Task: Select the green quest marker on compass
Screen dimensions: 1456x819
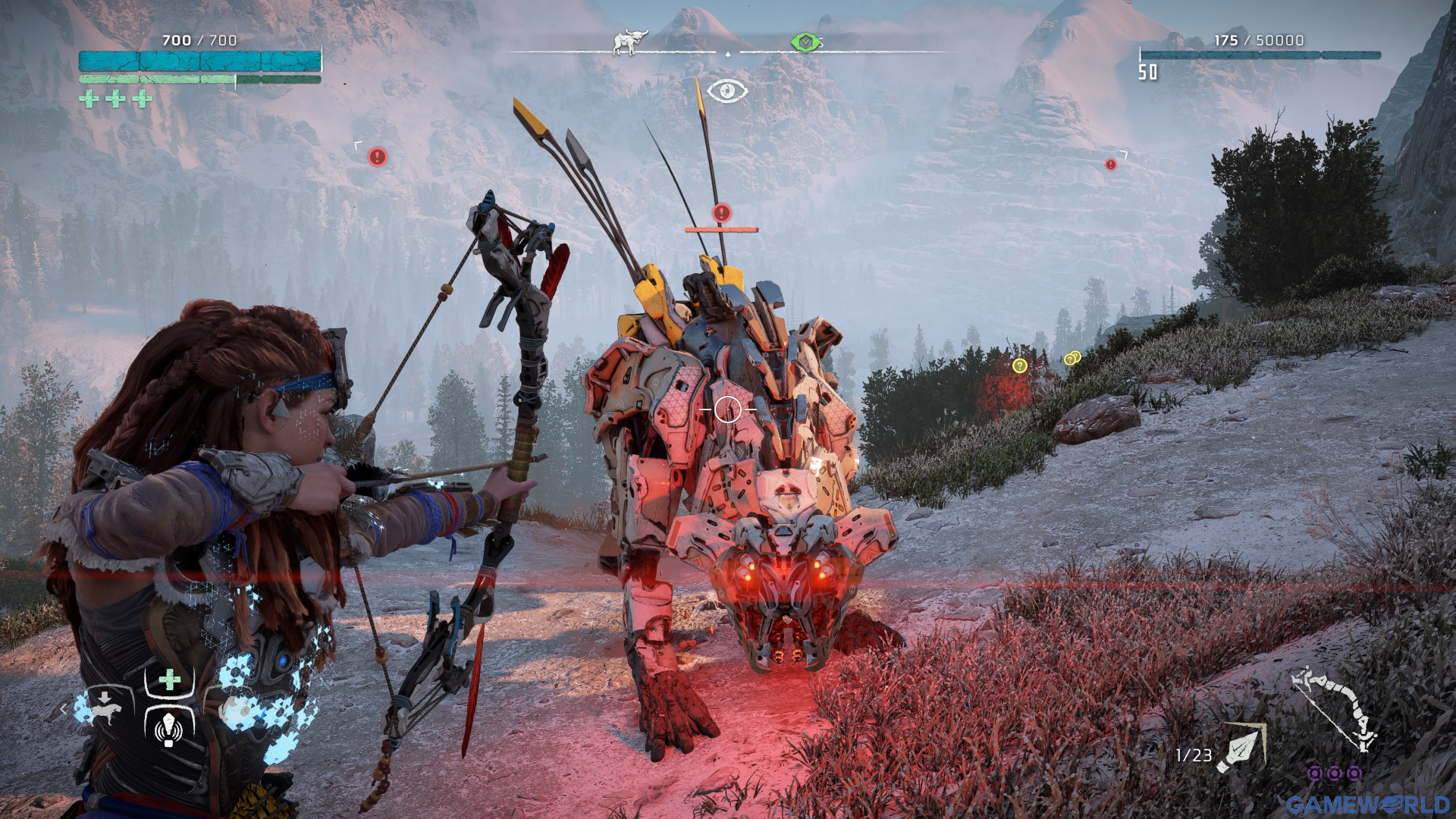Action: 805,42
